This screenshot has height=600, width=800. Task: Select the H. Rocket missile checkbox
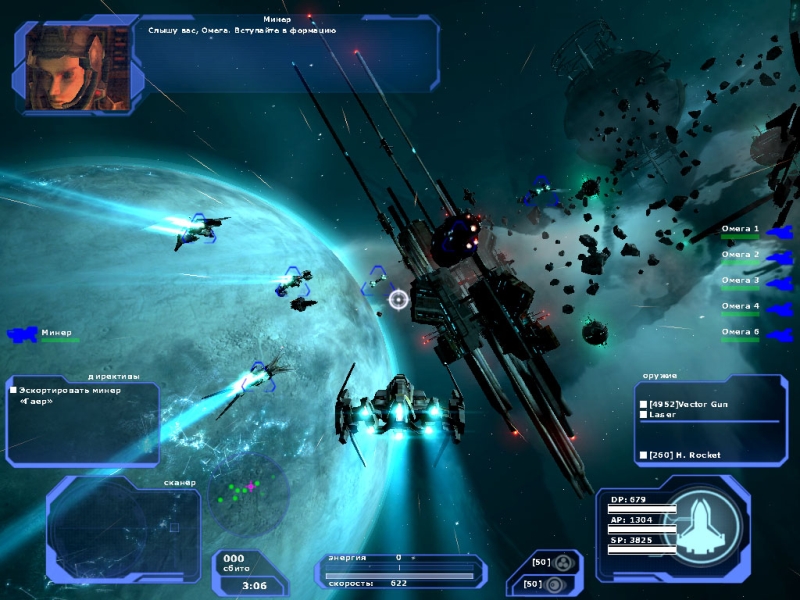(643, 455)
